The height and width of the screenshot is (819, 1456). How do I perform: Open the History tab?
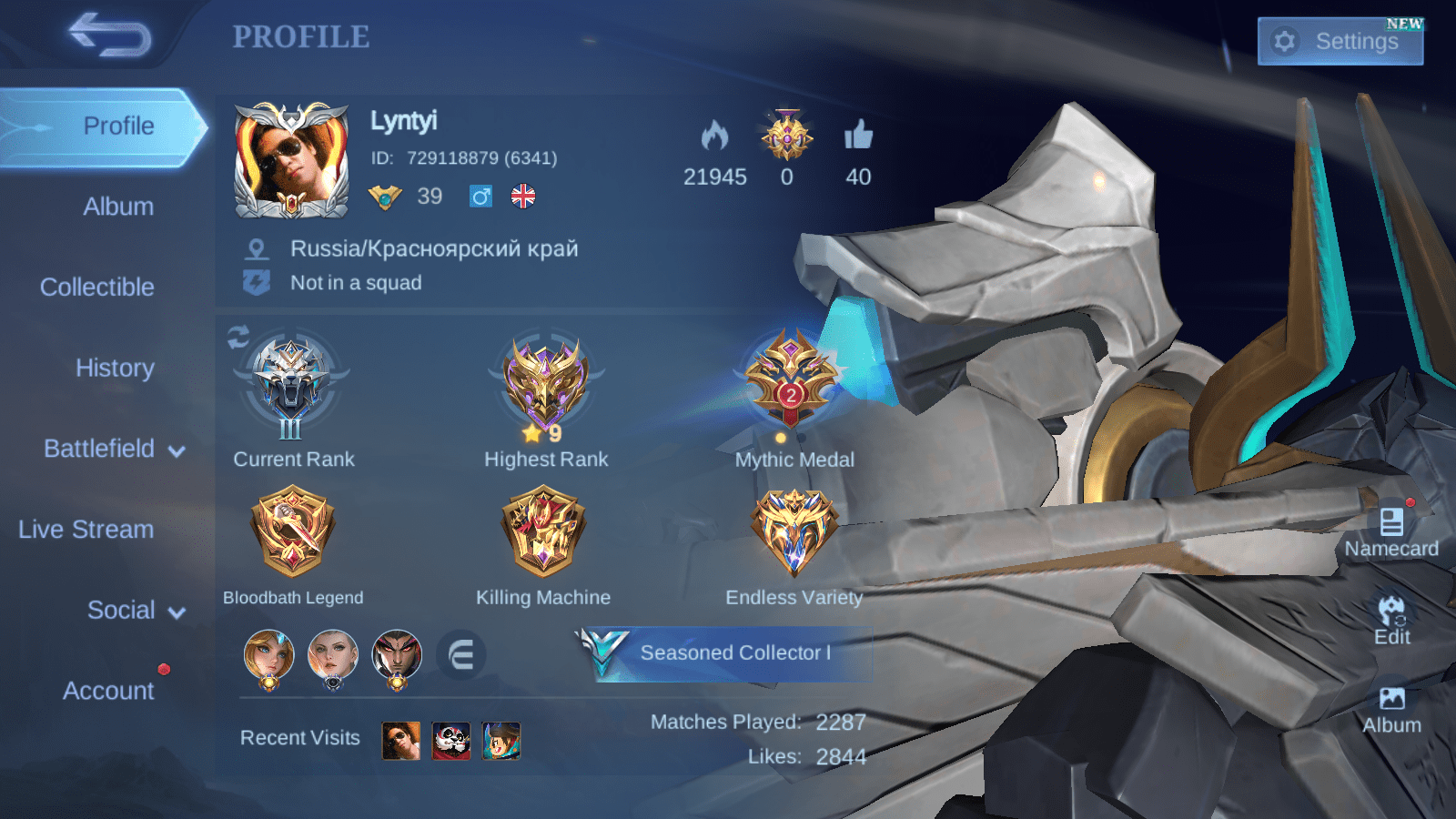pos(115,368)
